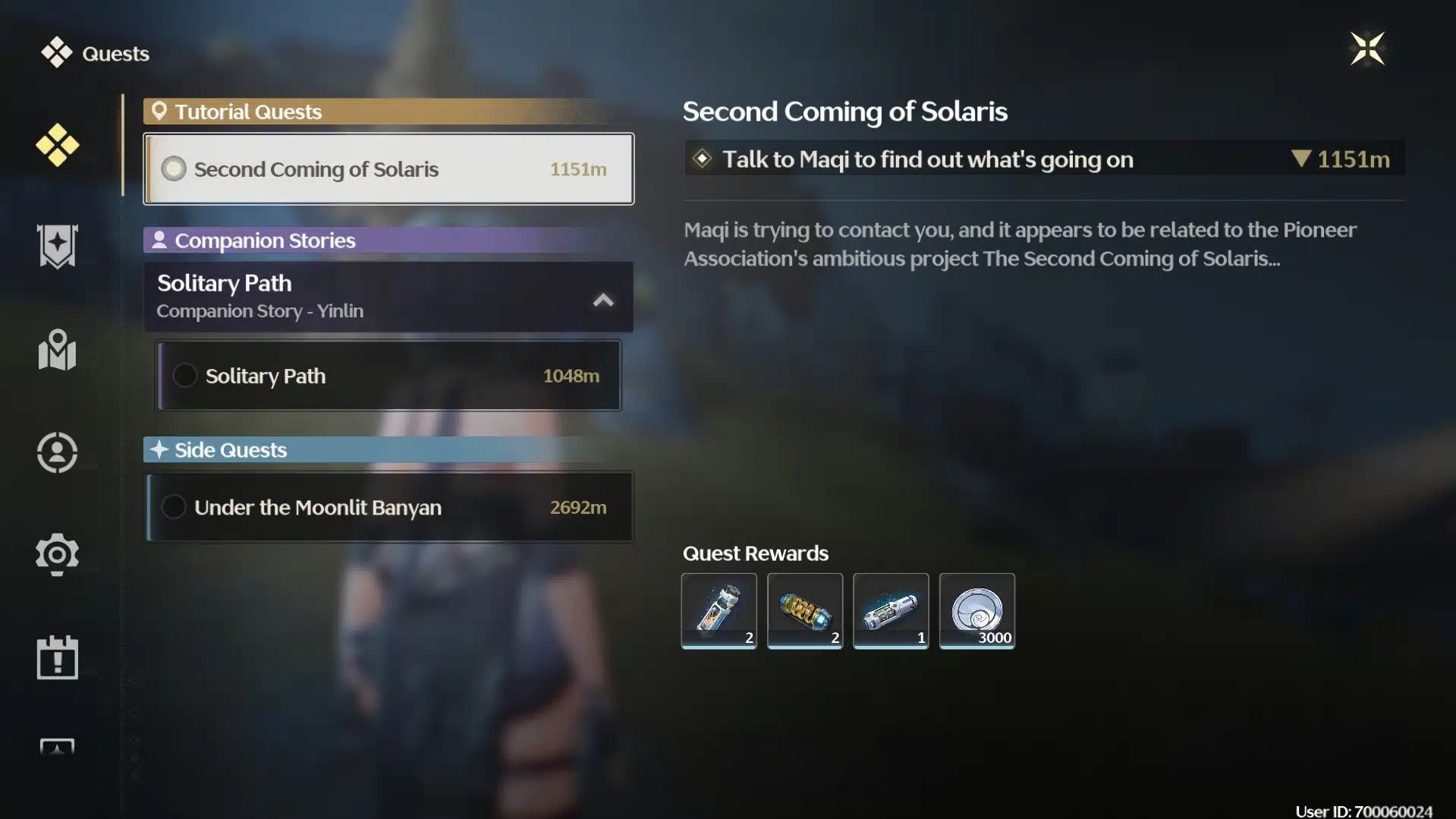The image size is (1456, 819).
Task: Check the blue energy cylinder reward
Action: point(891,611)
